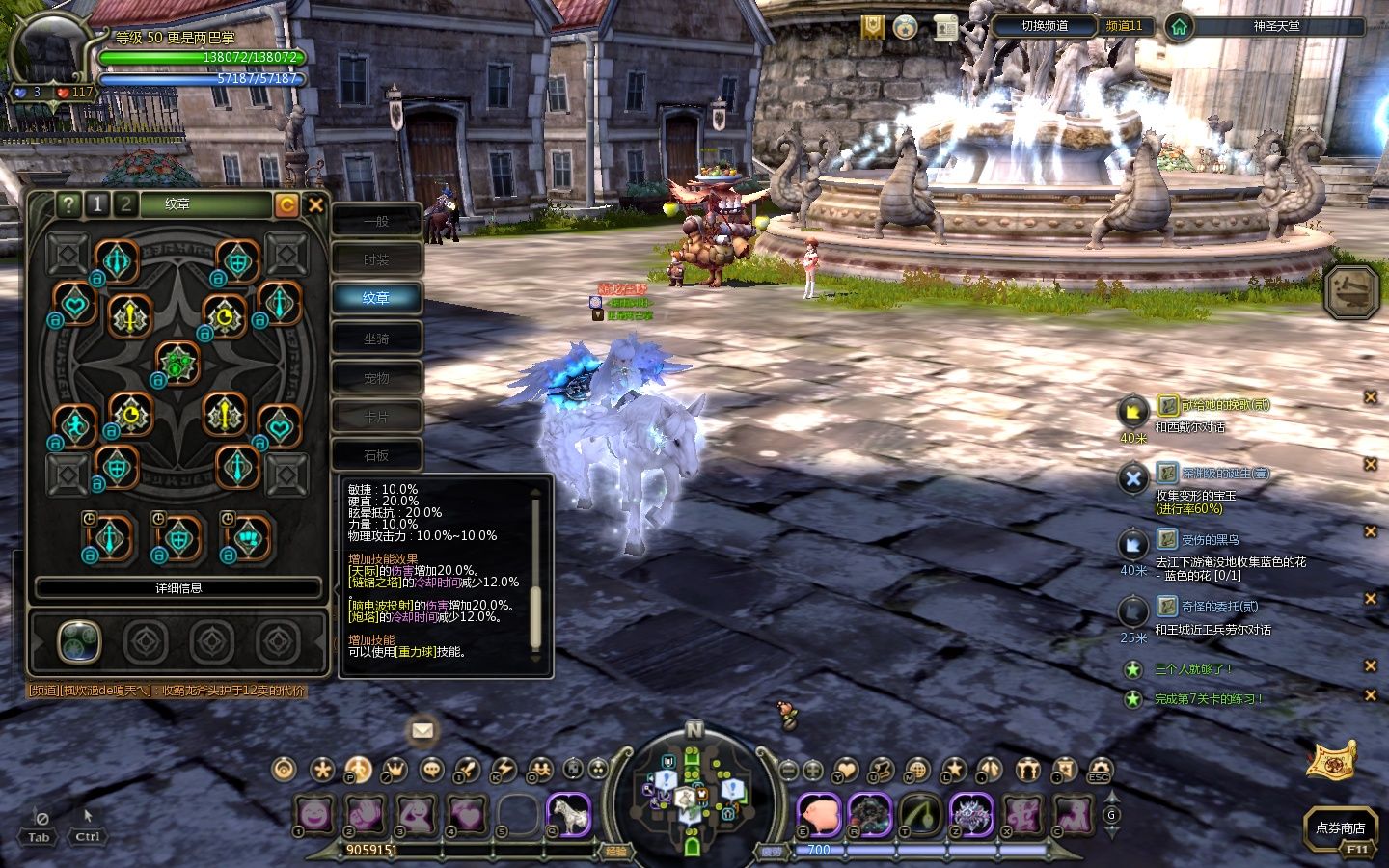Image resolution: width=1389 pixels, height=868 pixels.
Task: Close the crest (纹章) panel
Action: pyautogui.click(x=315, y=204)
